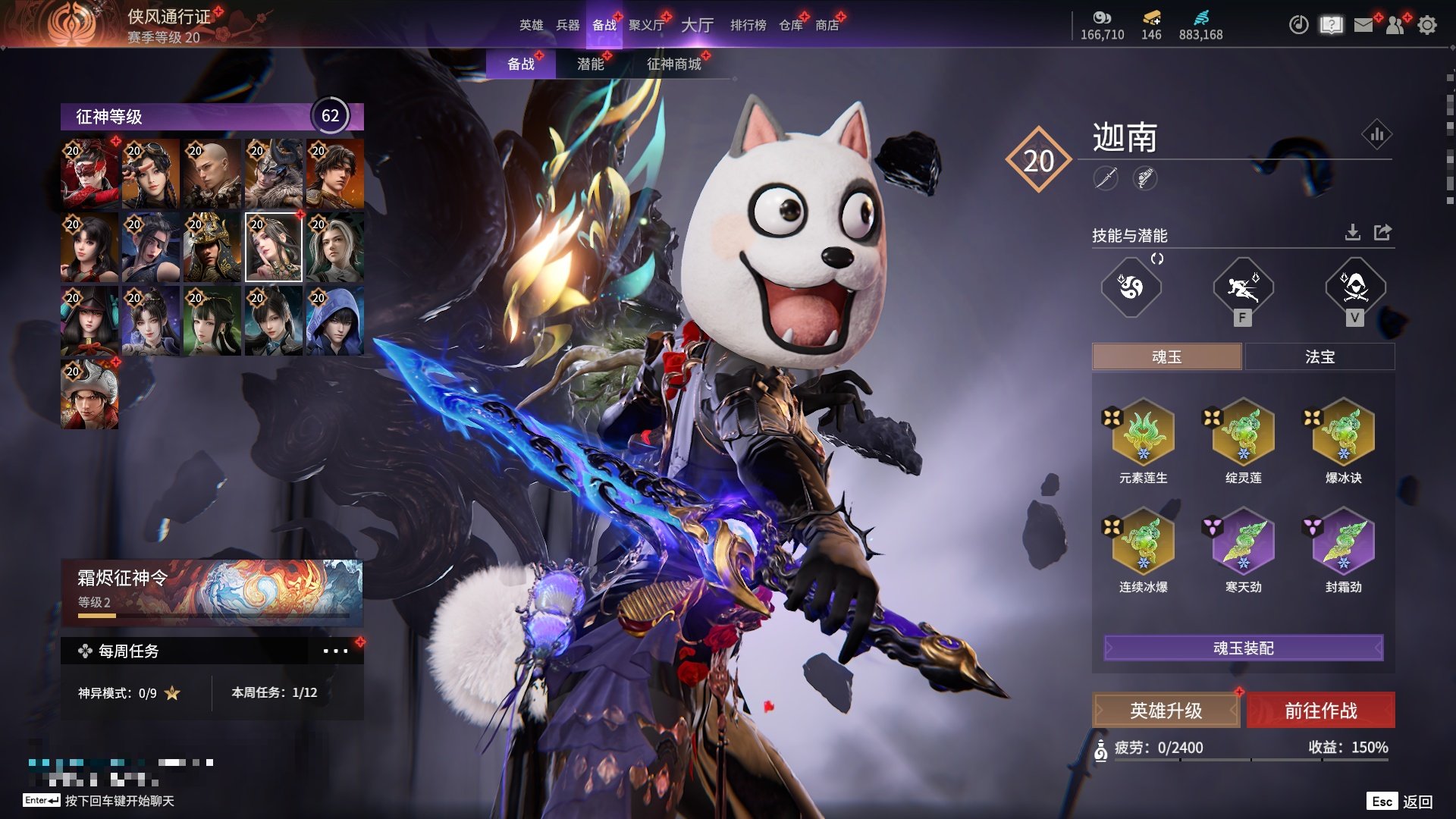
Task: Open the 霜烬征神令 banner
Action: click(x=212, y=591)
